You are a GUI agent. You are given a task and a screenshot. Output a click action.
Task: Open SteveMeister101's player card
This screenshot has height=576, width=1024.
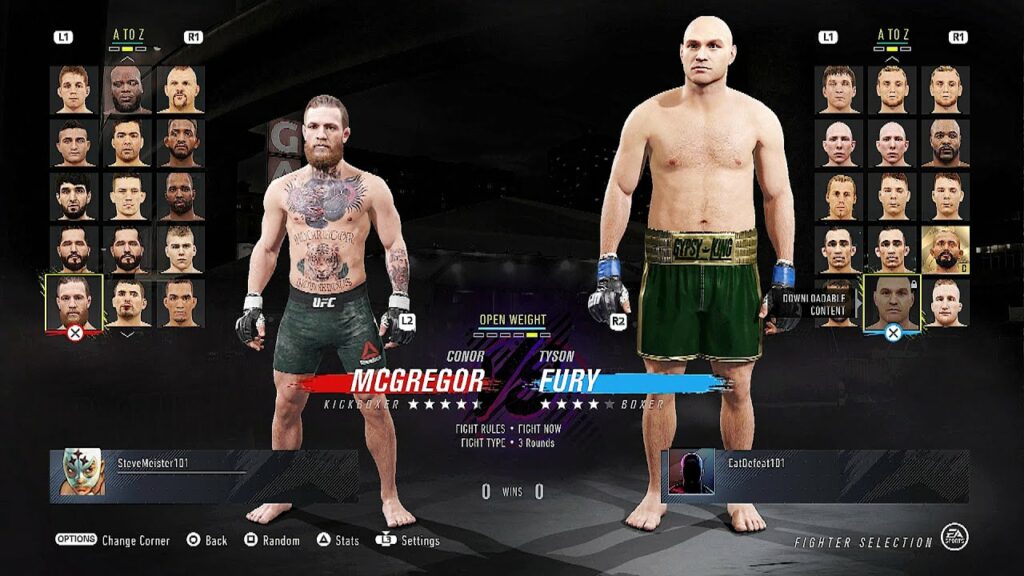[x=204, y=474]
